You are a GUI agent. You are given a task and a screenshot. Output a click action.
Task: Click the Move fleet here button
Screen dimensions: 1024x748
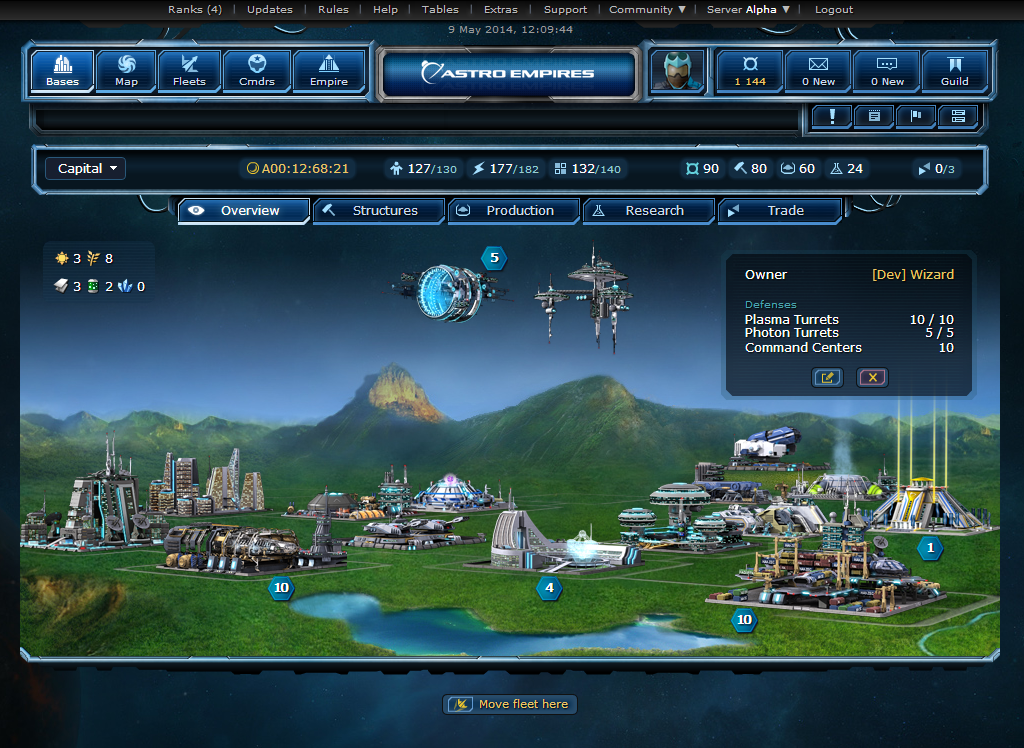511,705
